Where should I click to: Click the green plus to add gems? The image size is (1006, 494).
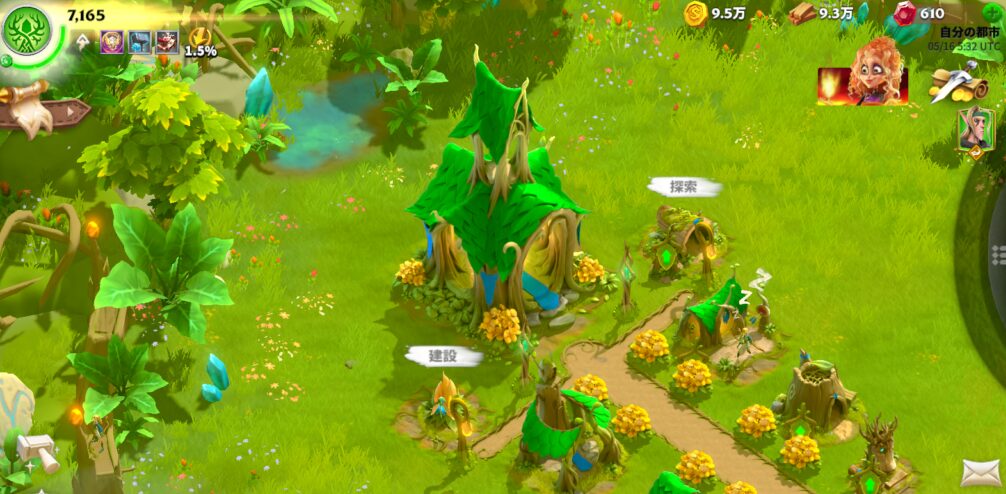pyautogui.click(x=994, y=13)
